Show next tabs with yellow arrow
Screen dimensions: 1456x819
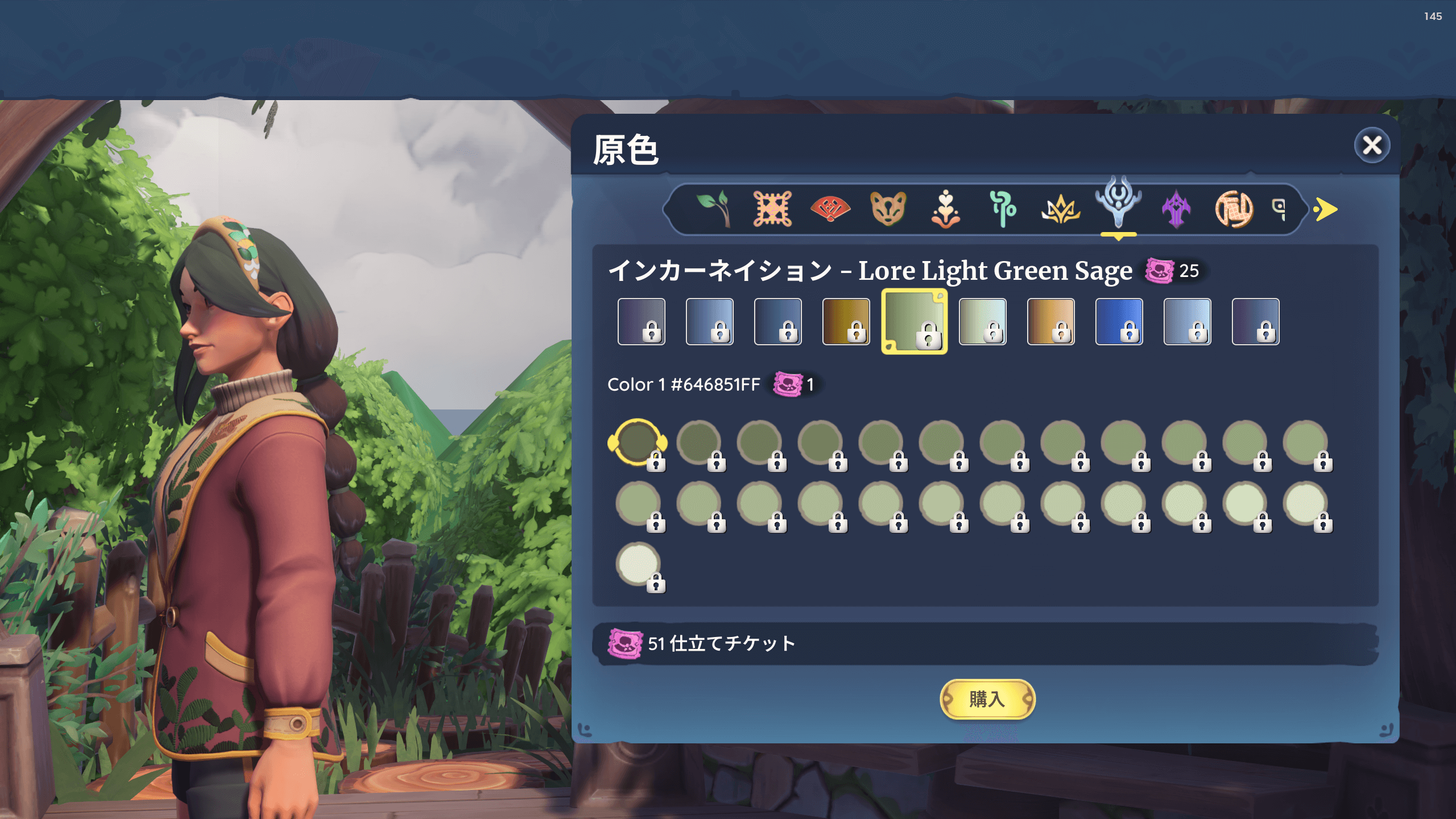click(x=1326, y=209)
